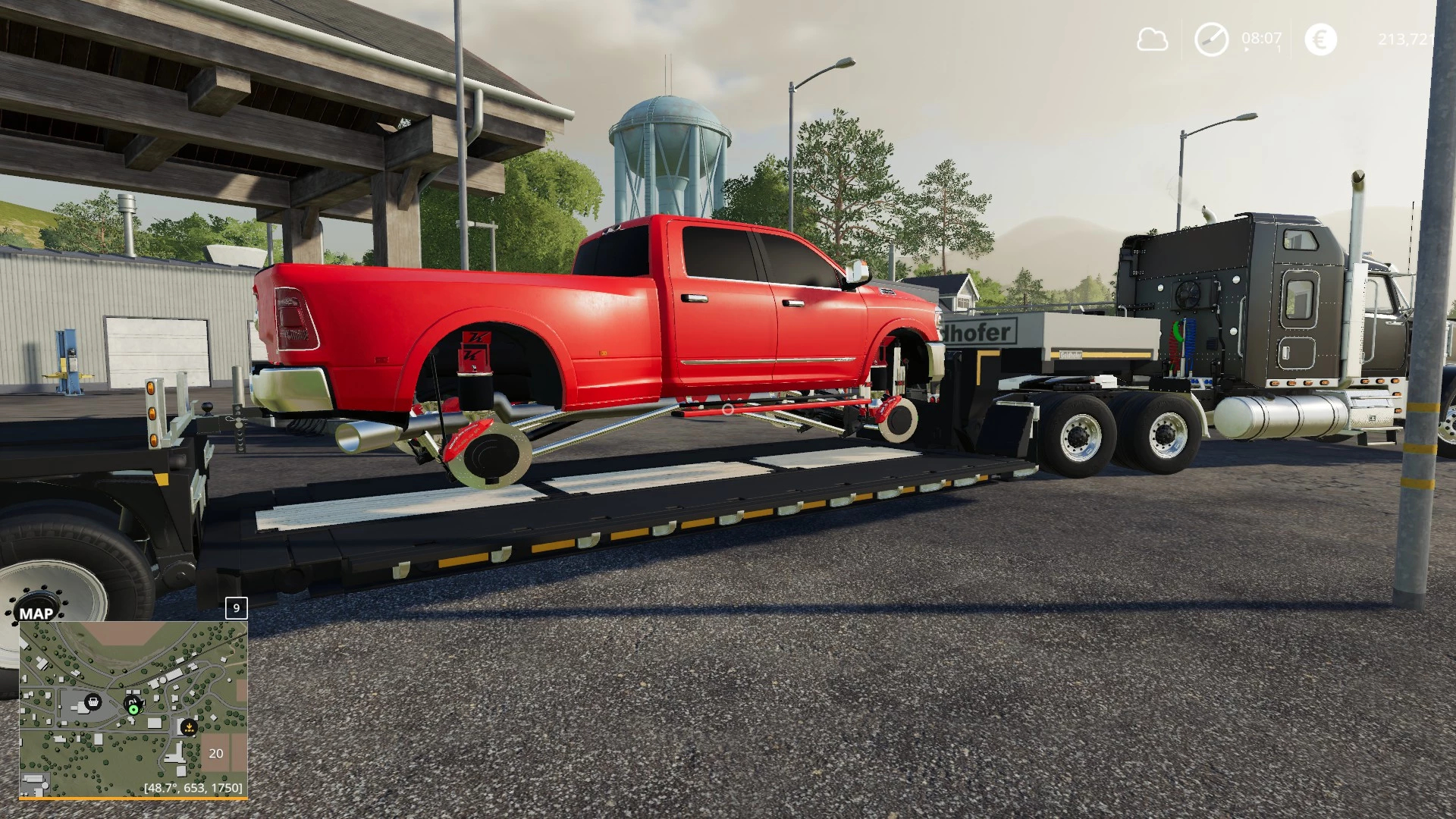Click the euro money icon
The image size is (1456, 819).
click(1320, 39)
